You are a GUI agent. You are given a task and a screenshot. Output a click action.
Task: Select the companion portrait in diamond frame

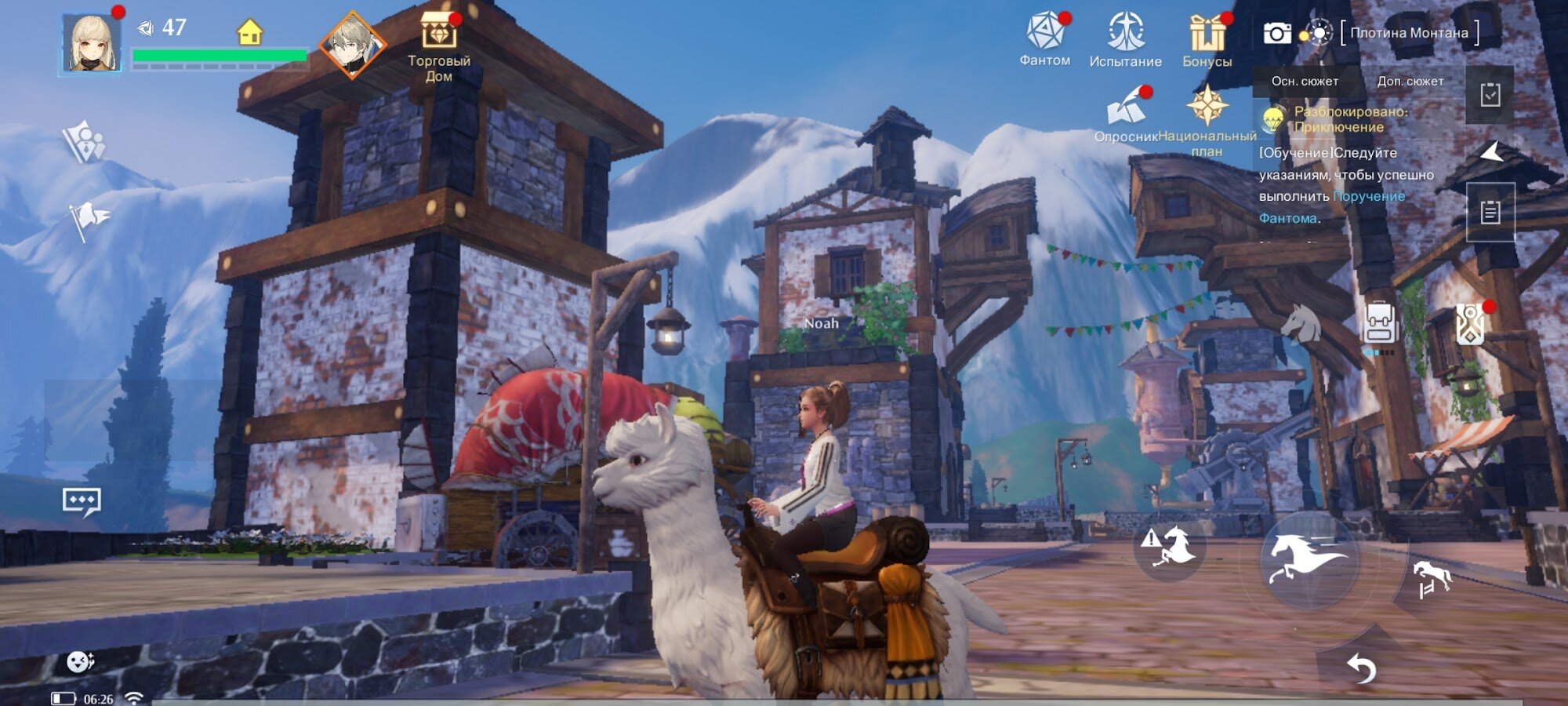click(351, 45)
